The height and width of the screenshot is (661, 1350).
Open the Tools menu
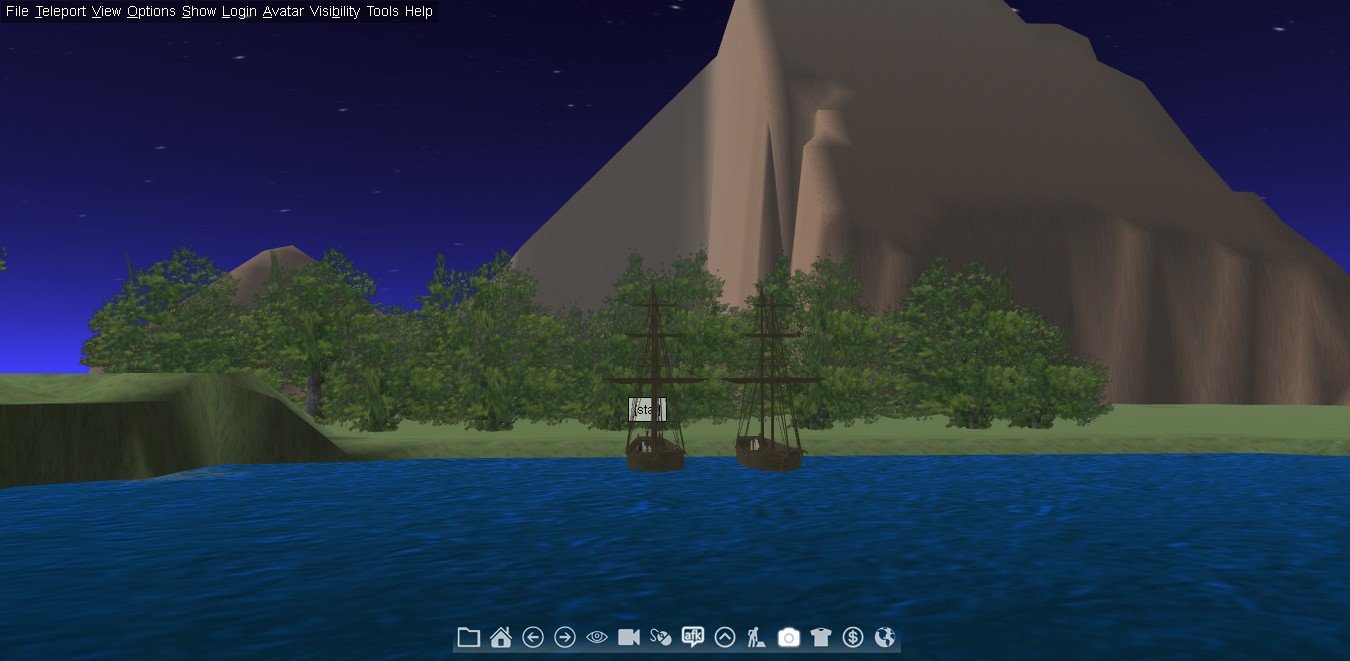coord(382,12)
